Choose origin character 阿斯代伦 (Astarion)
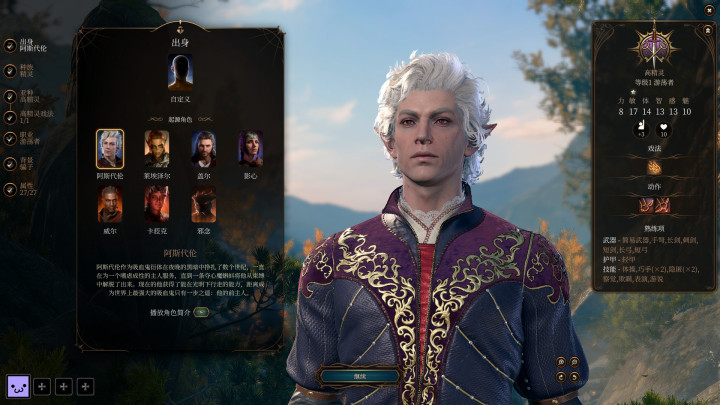Viewport: 720px width, 405px height. pyautogui.click(x=110, y=148)
